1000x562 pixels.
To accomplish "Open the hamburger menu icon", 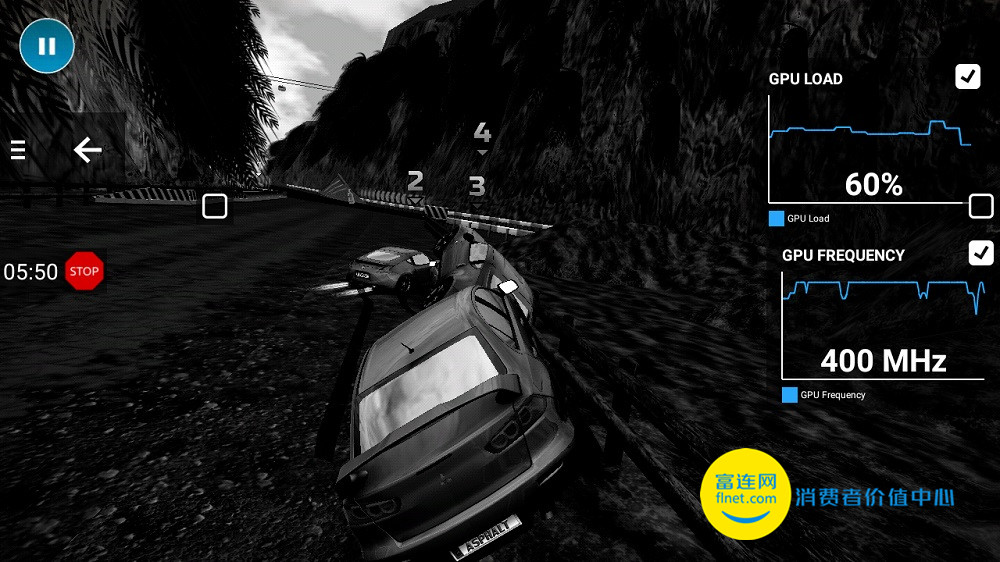I will click(17, 150).
